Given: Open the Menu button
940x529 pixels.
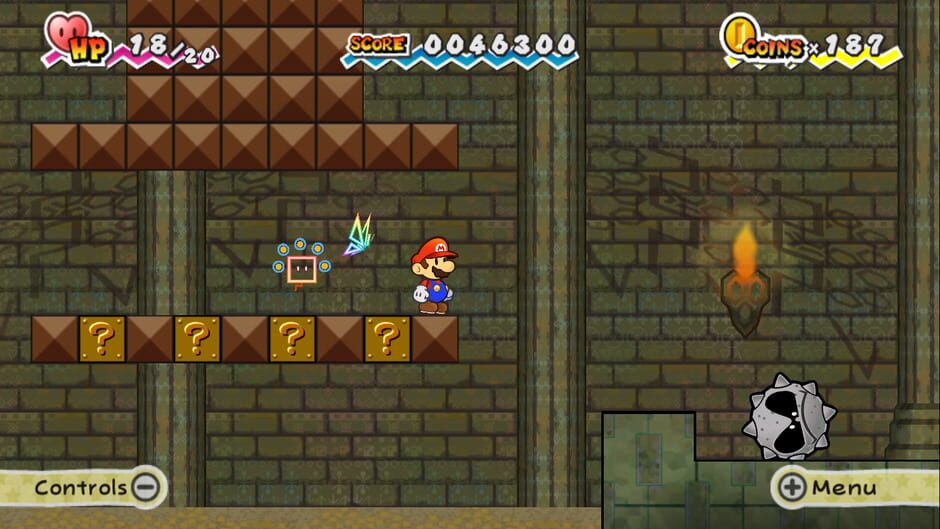Looking at the screenshot, I should [x=828, y=488].
